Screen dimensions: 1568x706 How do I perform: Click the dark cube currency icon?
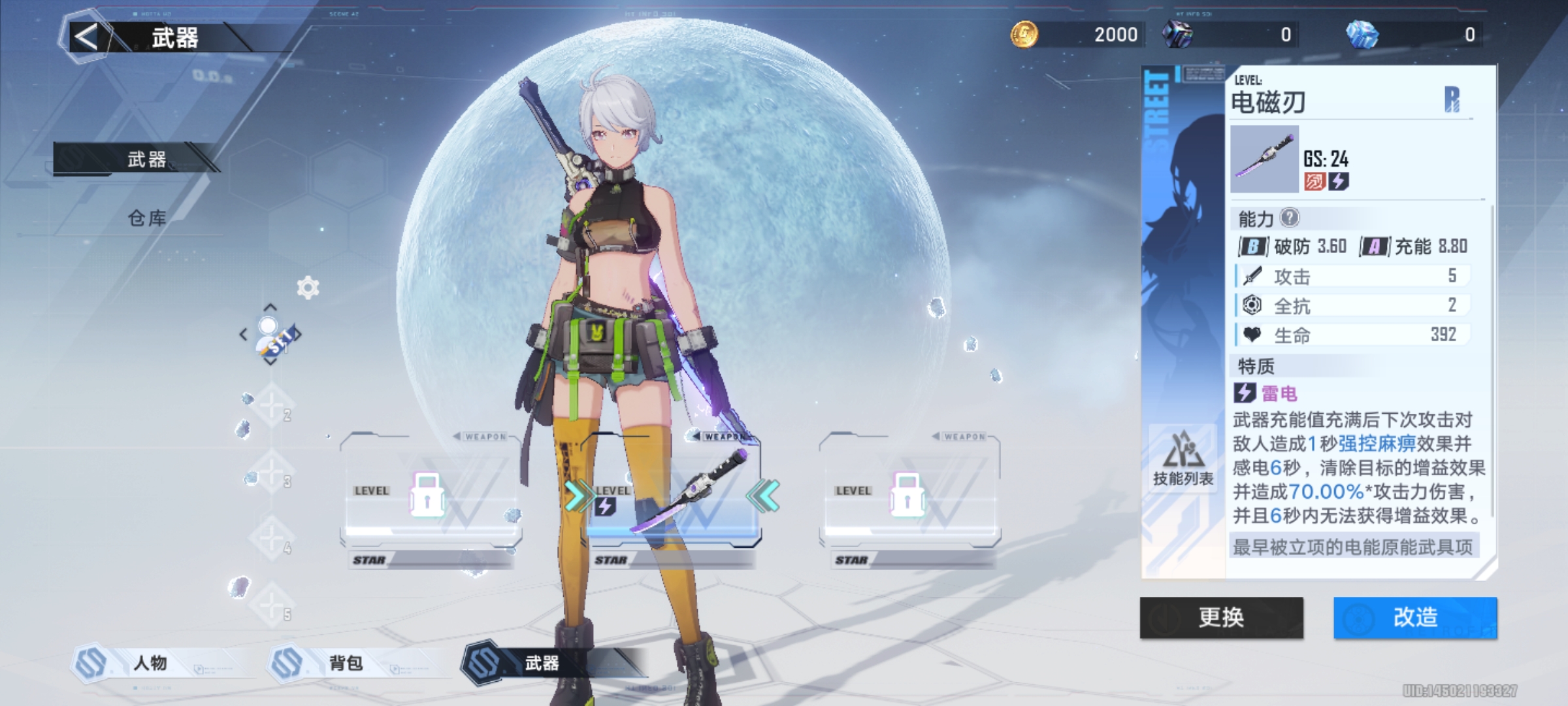pyautogui.click(x=1177, y=34)
